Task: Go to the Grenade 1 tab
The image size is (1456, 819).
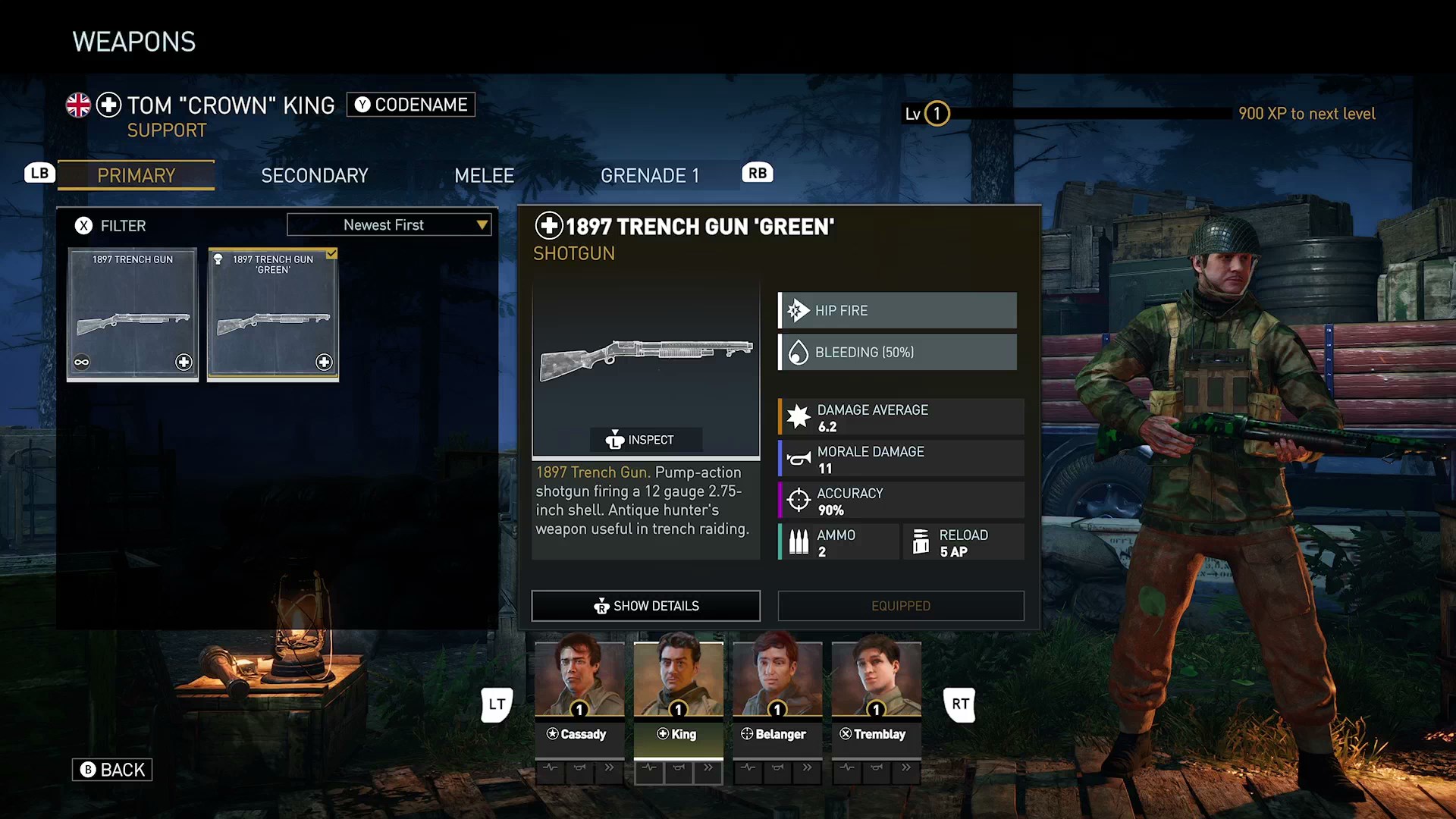Action: (649, 175)
